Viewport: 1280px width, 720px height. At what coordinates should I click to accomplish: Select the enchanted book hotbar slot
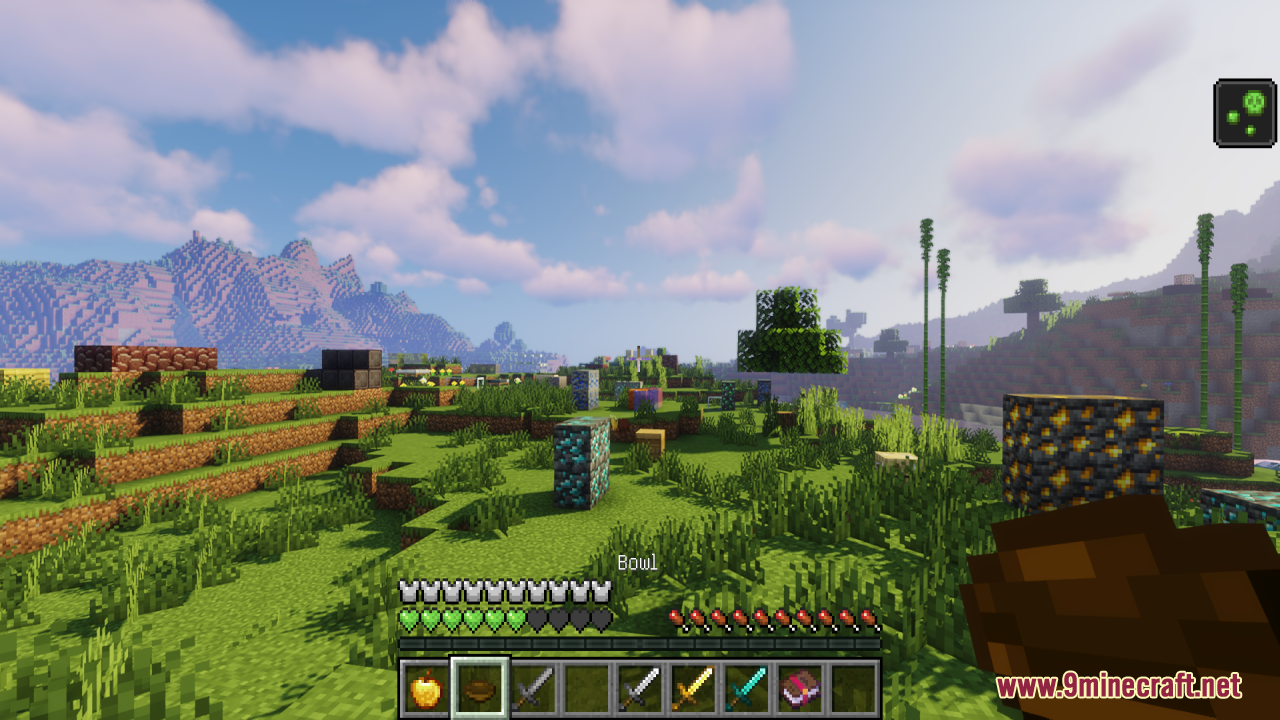coord(803,688)
